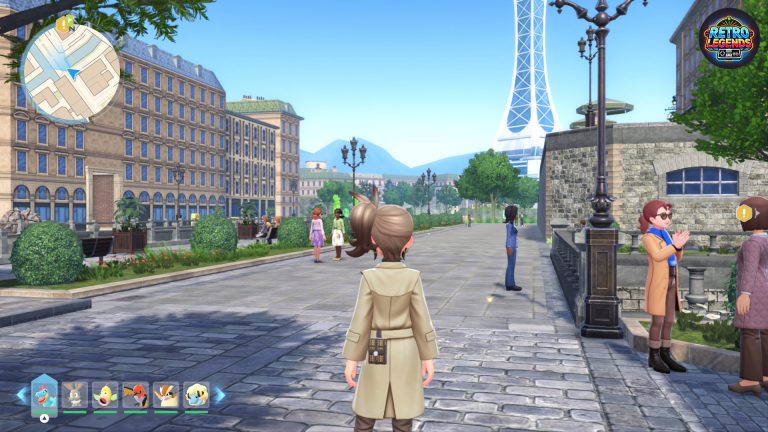Select the Weepinbell party slot

click(x=105, y=396)
